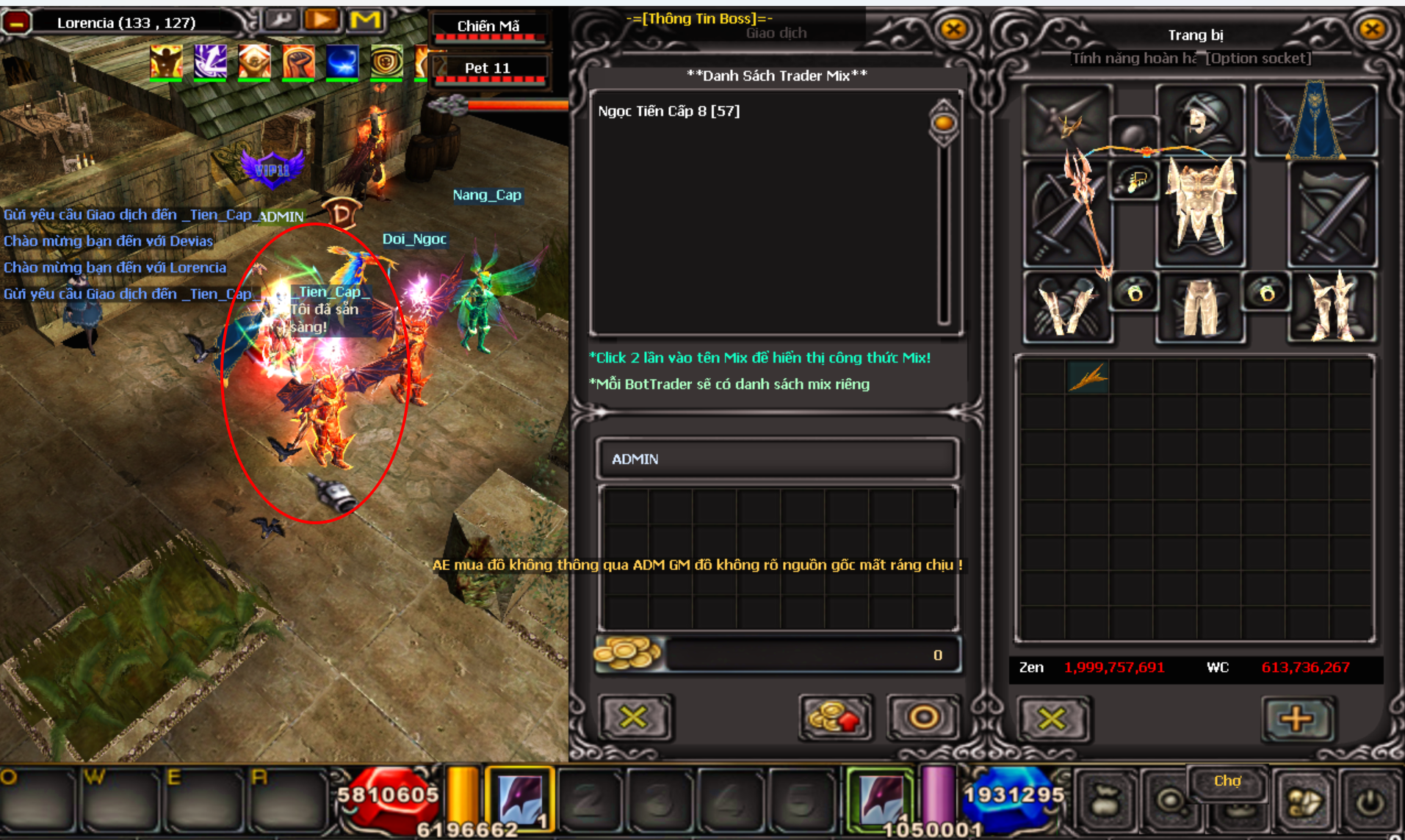
Task: Click the add-Zen coins button in trade
Action: point(834,717)
